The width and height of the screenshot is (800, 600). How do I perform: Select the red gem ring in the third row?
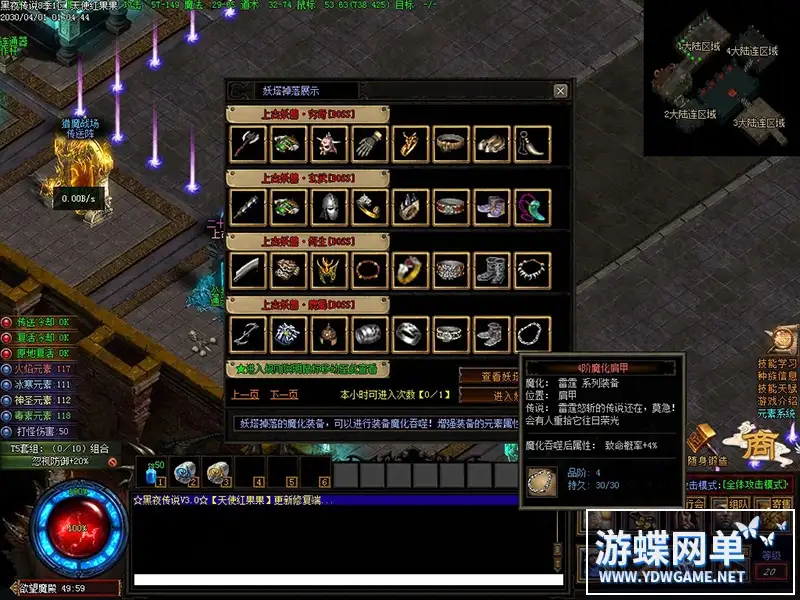pyautogui.click(x=410, y=270)
